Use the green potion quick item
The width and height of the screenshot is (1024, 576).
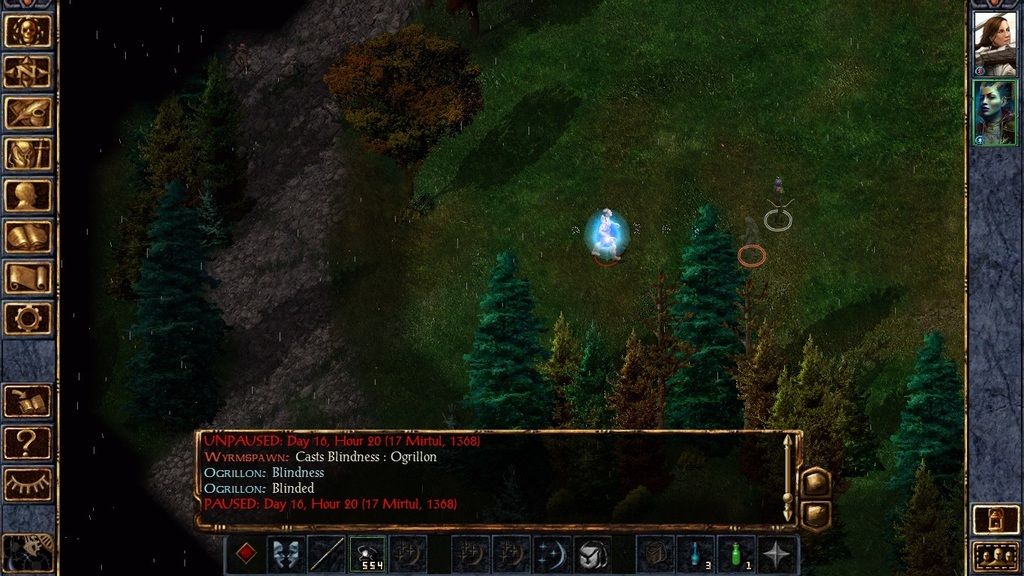pos(736,554)
